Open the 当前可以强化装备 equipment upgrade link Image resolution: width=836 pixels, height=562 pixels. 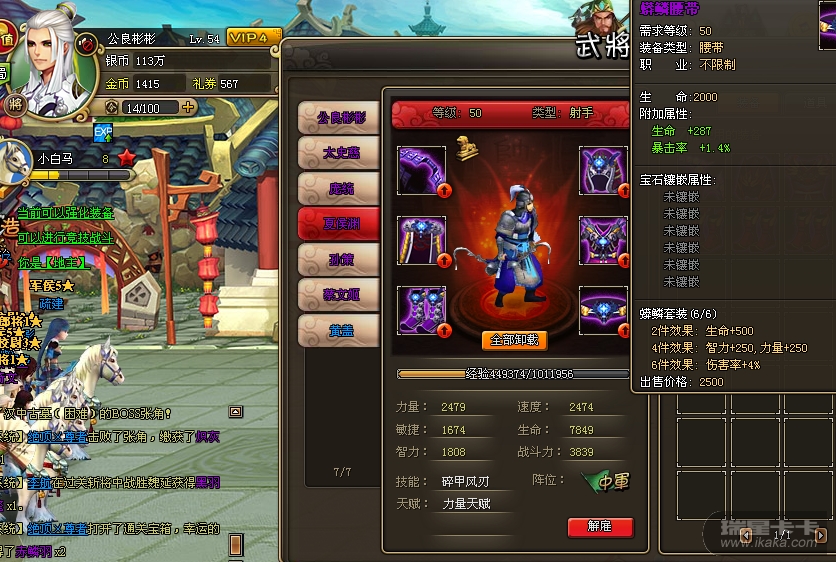66,213
